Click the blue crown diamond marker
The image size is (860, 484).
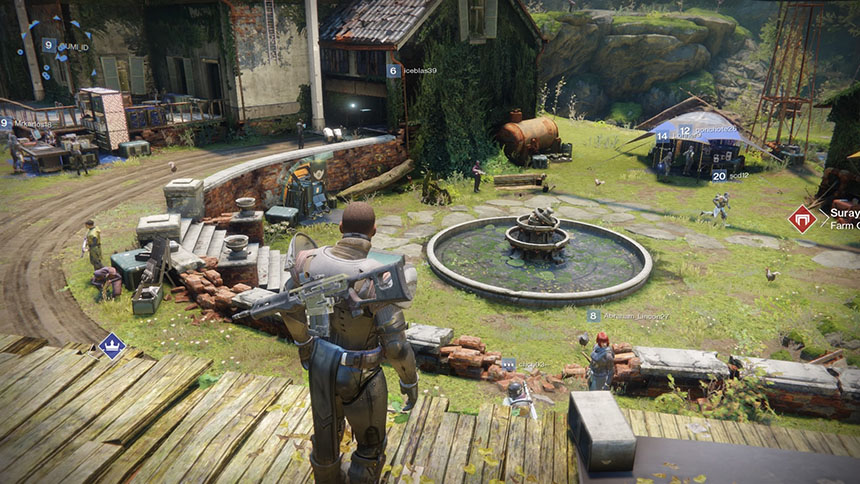111,347
